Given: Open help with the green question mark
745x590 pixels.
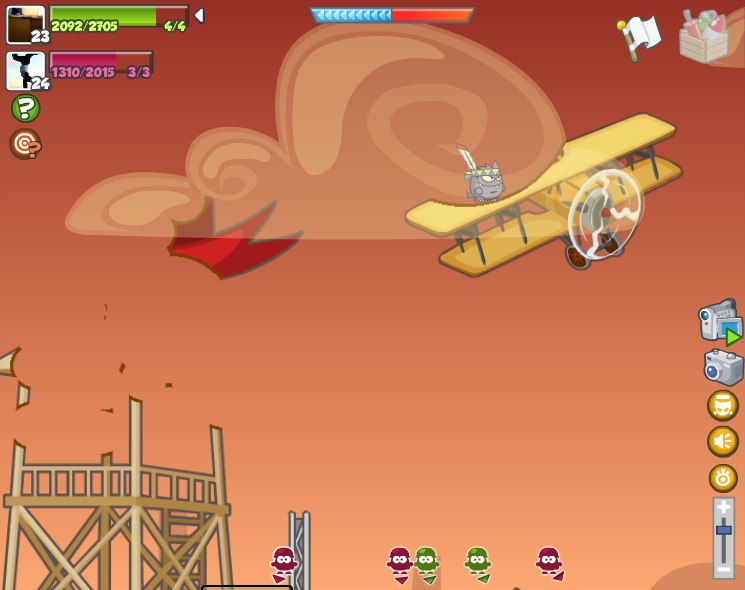Looking at the screenshot, I should coord(25,108).
